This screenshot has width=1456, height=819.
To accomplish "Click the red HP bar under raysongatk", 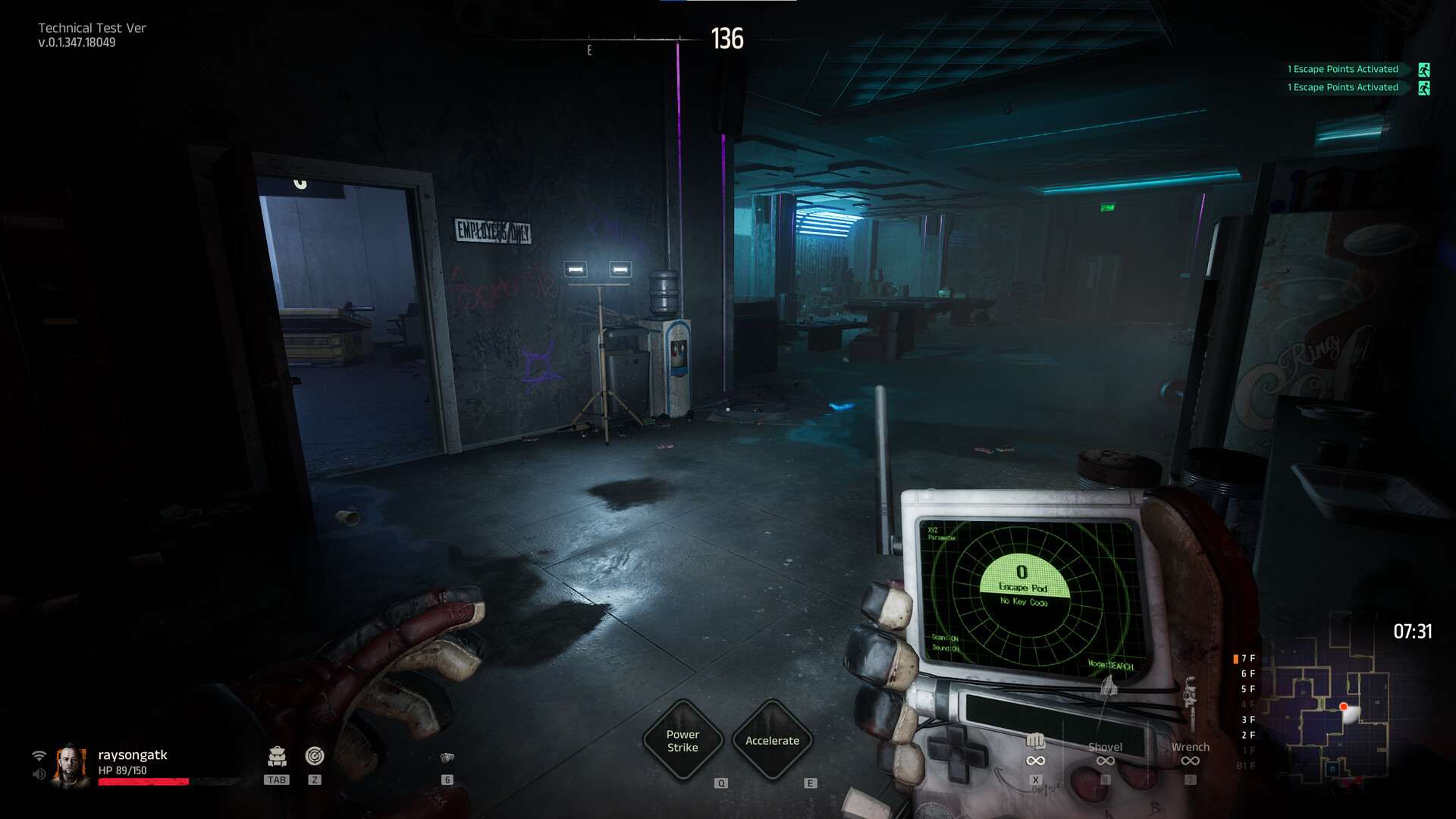I will point(144,780).
